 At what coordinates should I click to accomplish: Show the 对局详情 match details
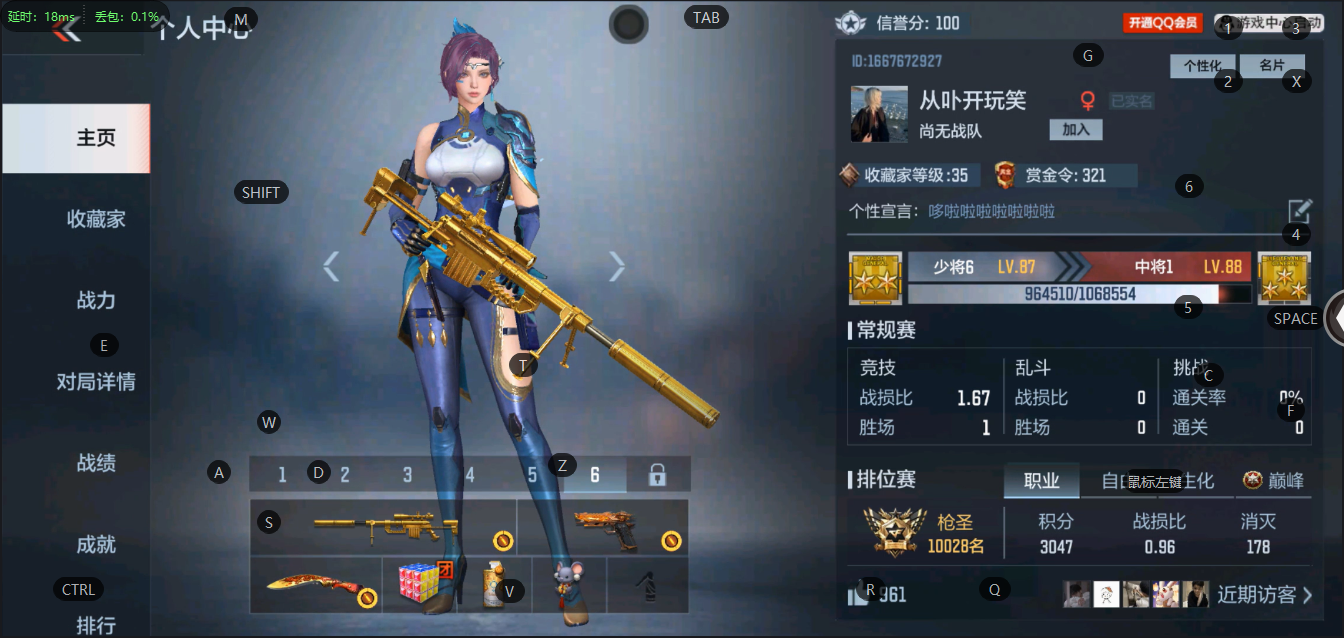(x=96, y=381)
